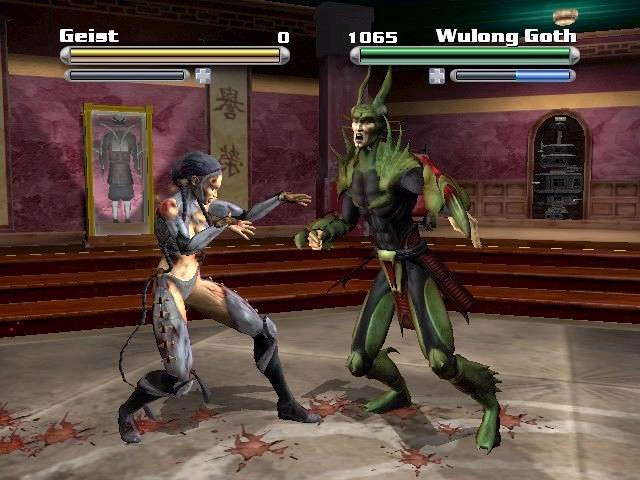Select the cross icon beside Wulong Goth's meter
Viewport: 640px width, 480px height.
click(x=437, y=75)
